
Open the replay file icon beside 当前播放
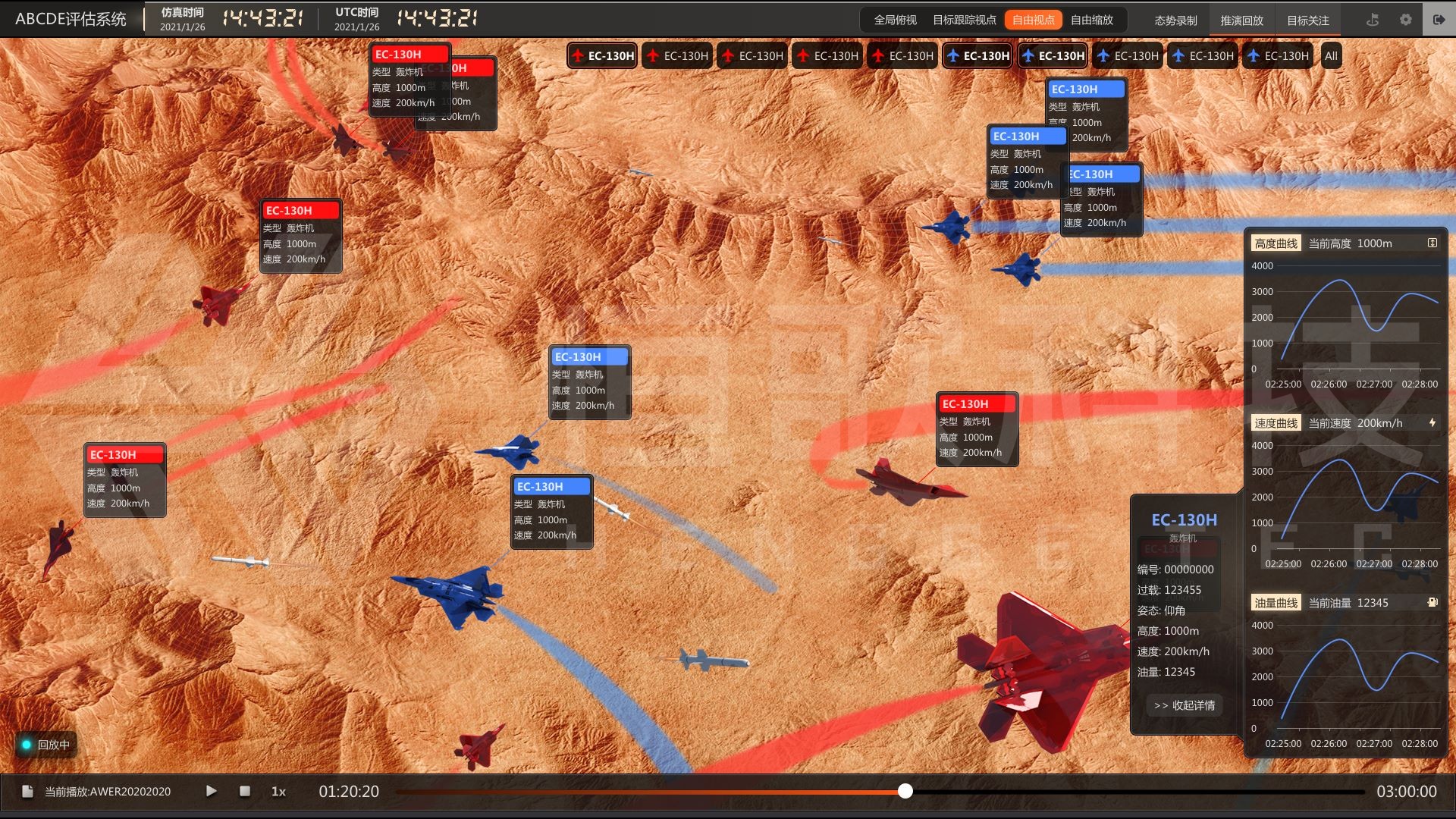coord(27,792)
